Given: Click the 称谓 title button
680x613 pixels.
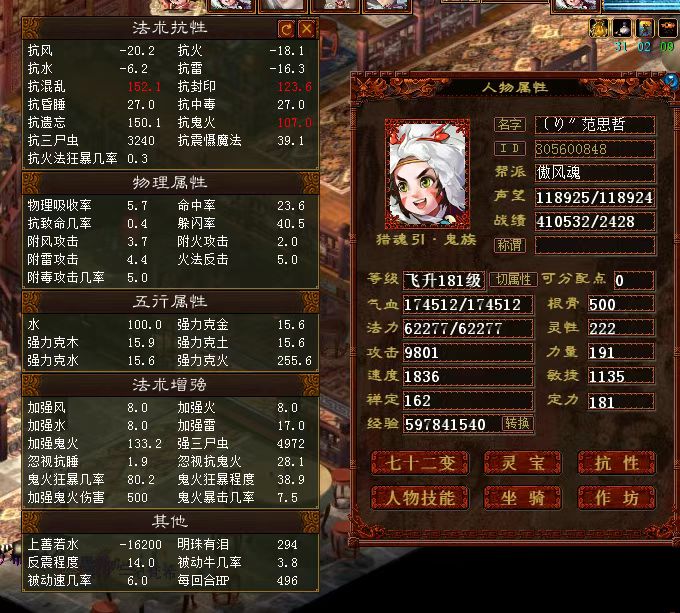Looking at the screenshot, I should tap(509, 244).
